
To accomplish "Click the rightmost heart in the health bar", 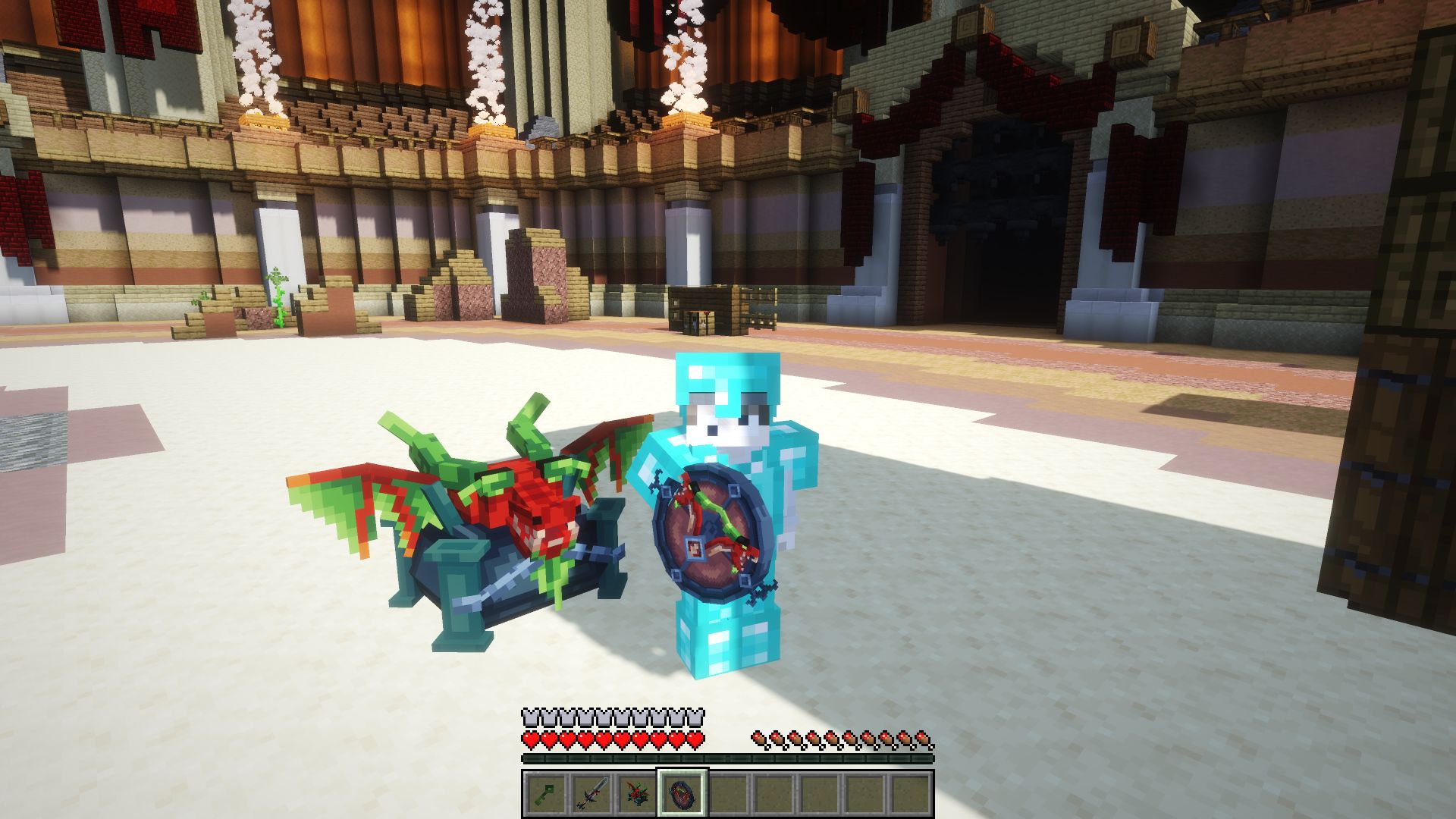I will point(695,739).
